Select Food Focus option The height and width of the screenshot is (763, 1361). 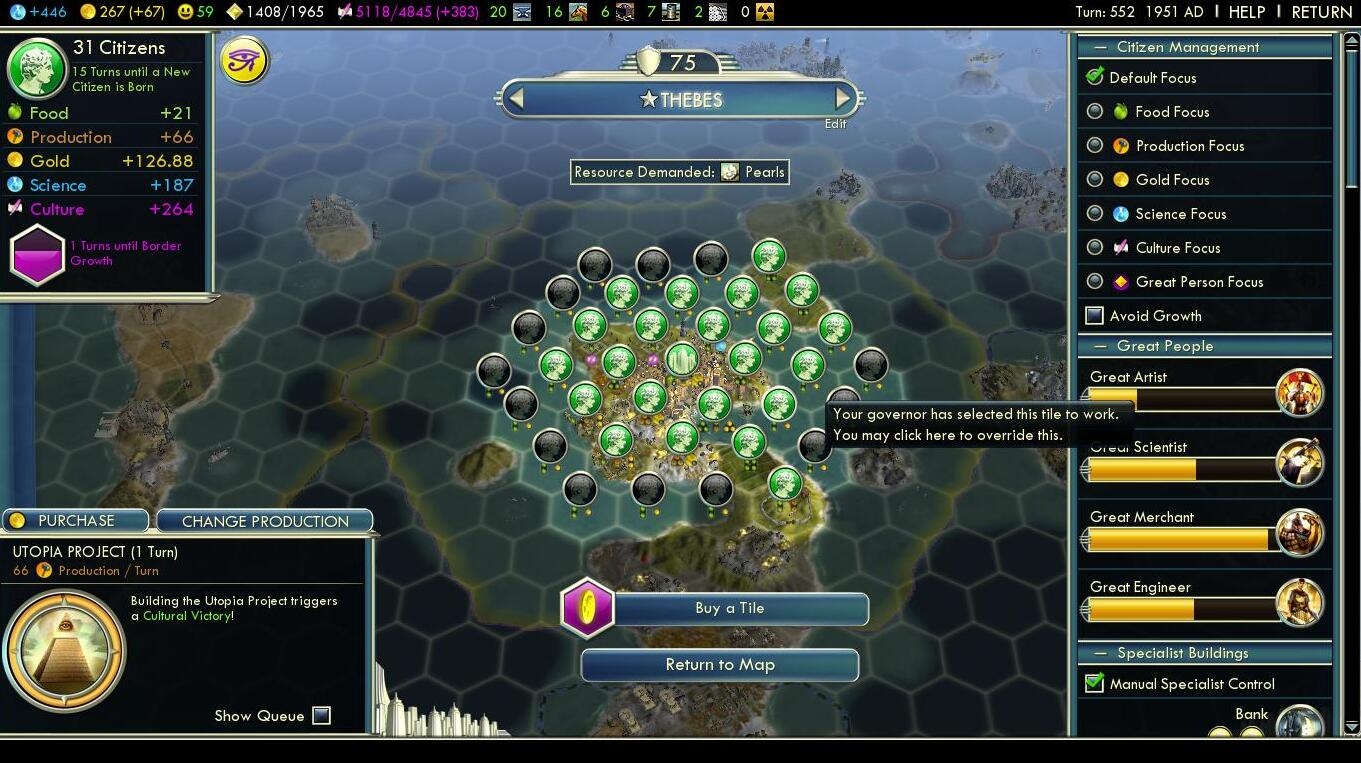[1096, 112]
